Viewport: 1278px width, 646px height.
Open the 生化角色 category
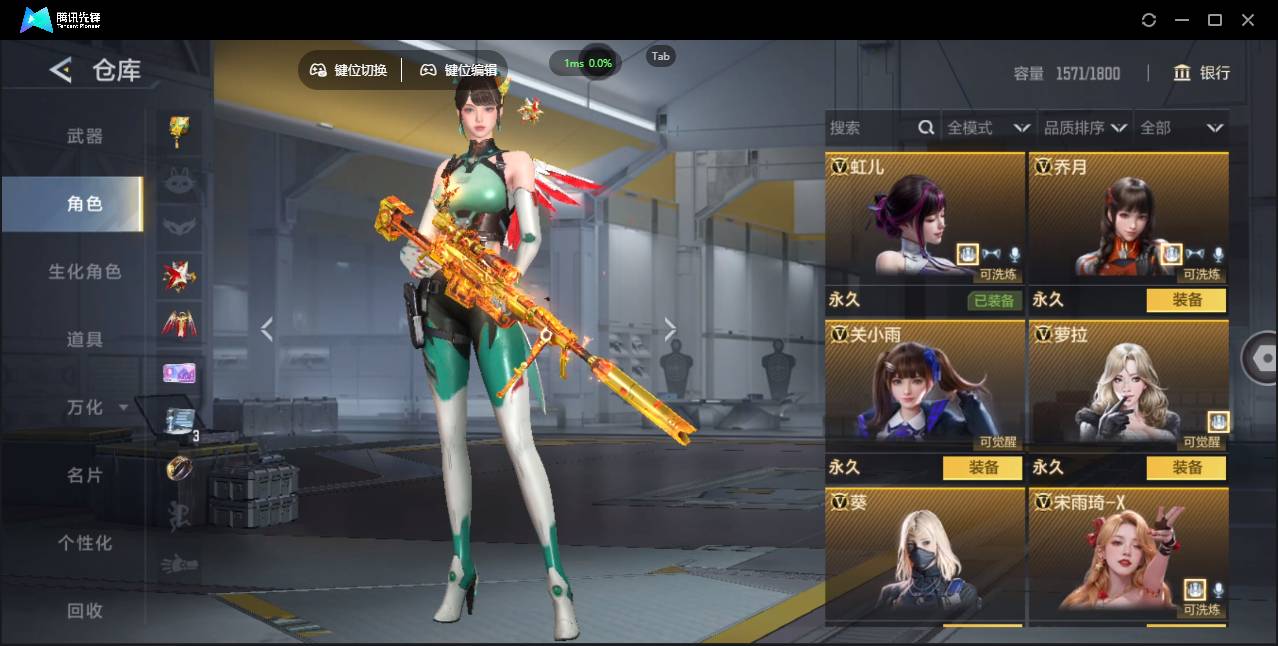84,272
